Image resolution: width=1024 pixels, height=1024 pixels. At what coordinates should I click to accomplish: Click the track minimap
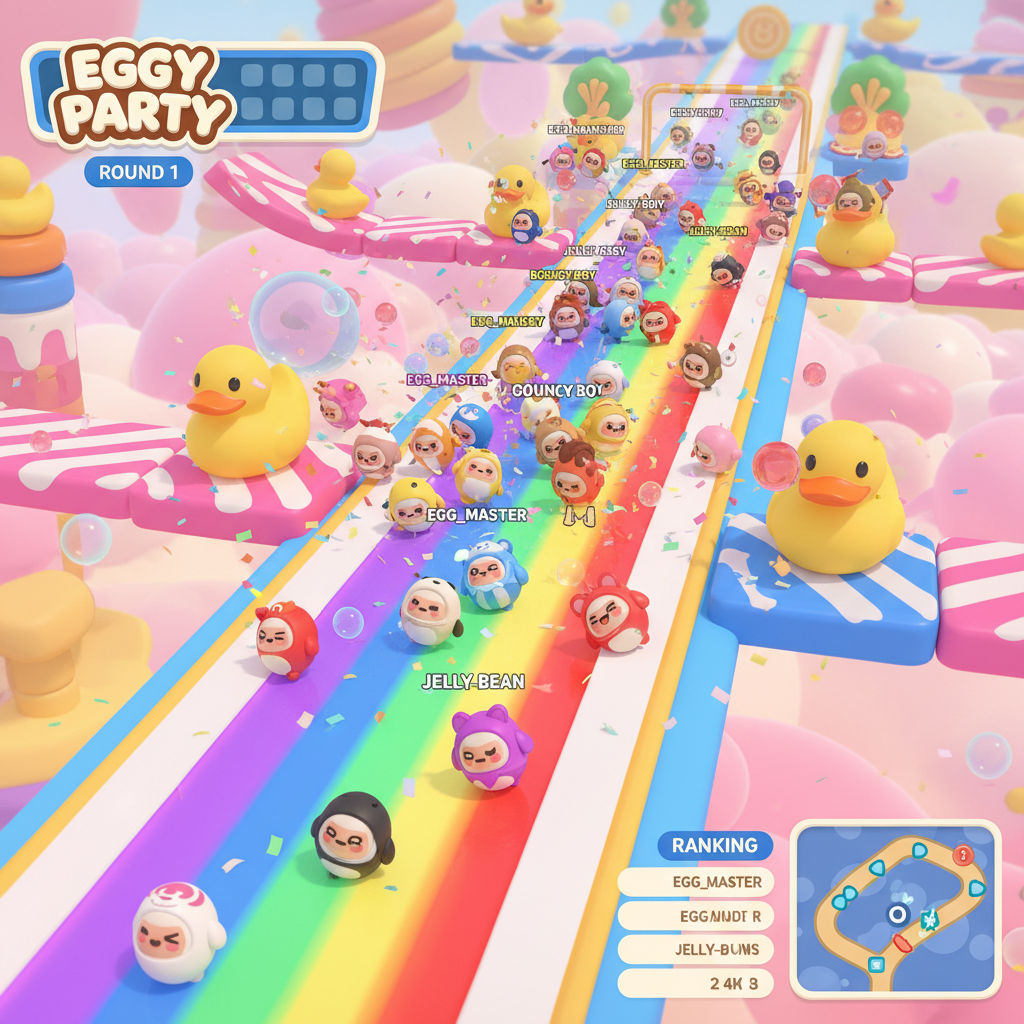[x=895, y=909]
